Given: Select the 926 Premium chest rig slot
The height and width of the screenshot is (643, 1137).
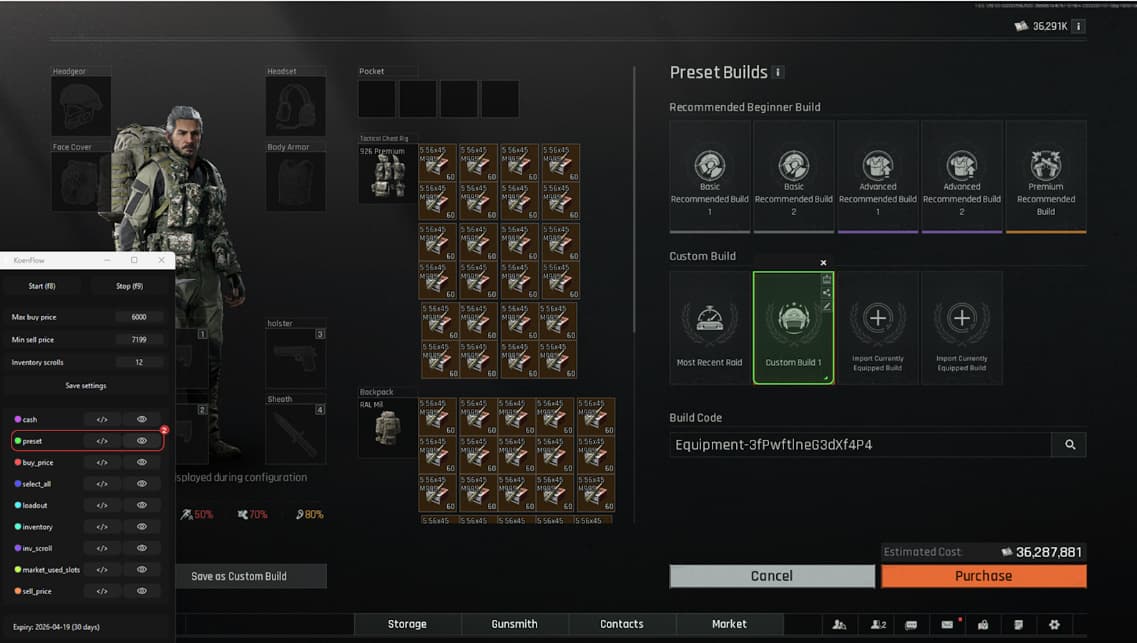Looking at the screenshot, I should tap(388, 174).
